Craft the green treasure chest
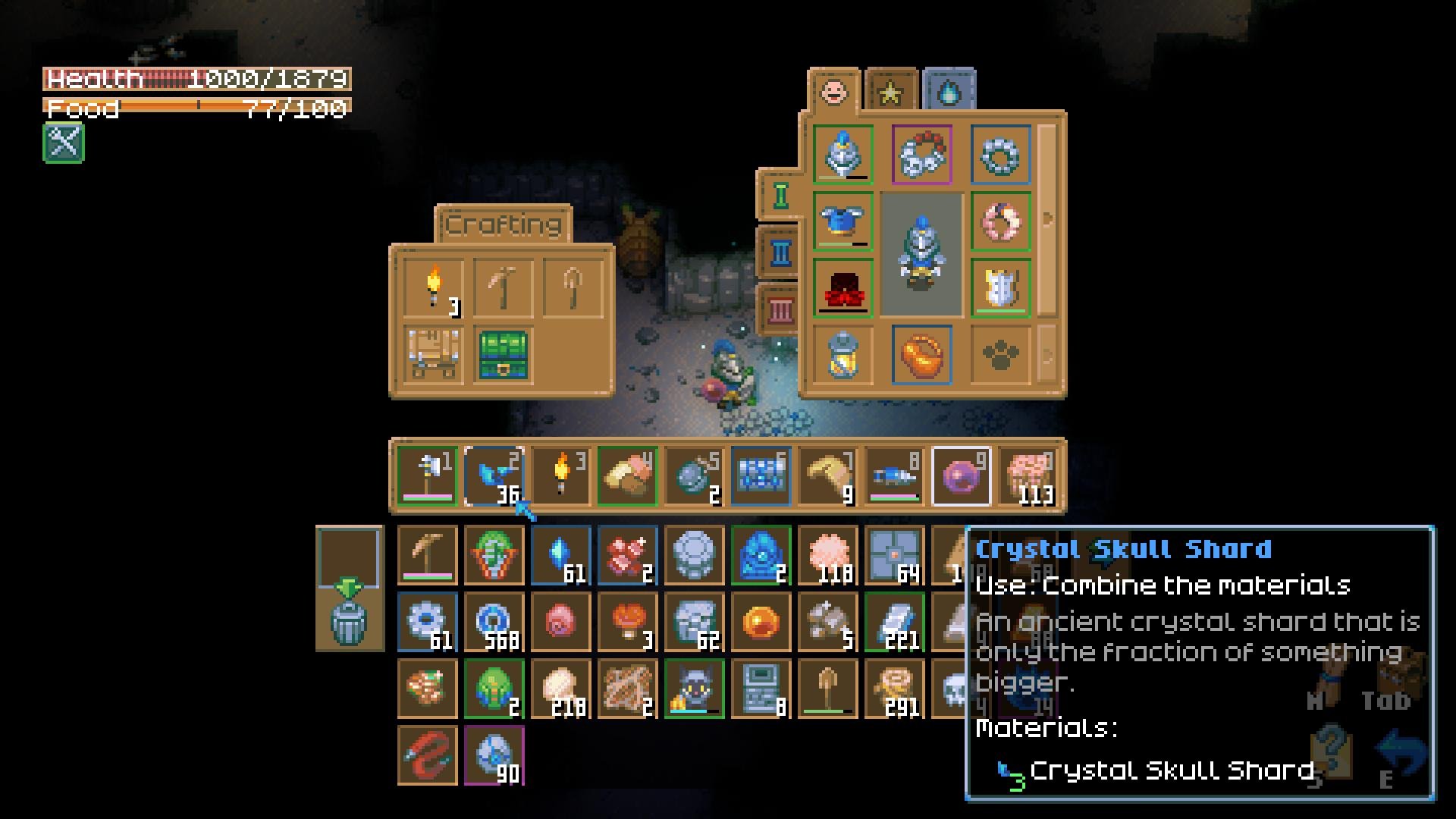 click(x=503, y=355)
